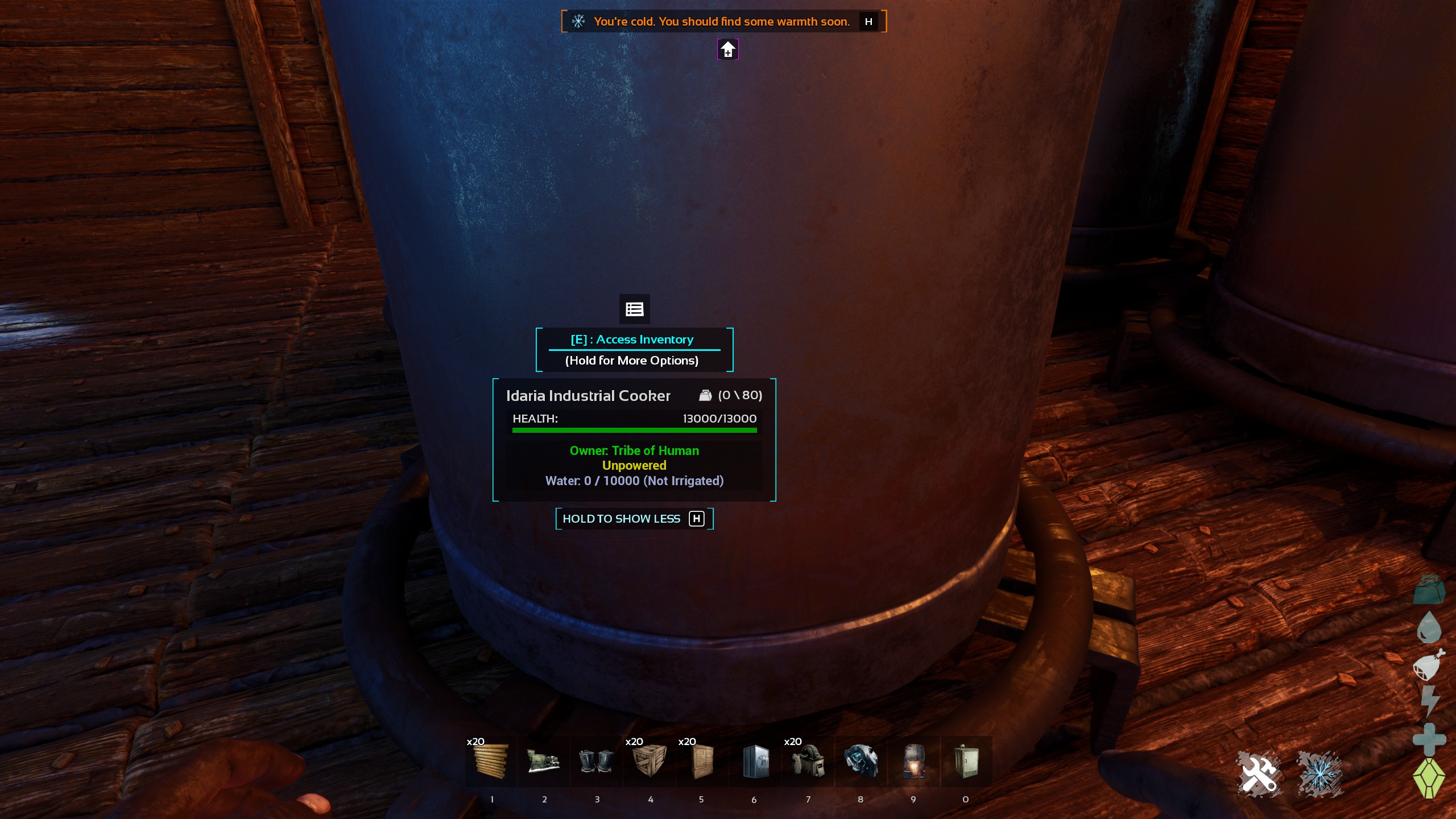Pick the wooden cabinet hotbar slot
Screen dimensions: 1456x819
702,761
